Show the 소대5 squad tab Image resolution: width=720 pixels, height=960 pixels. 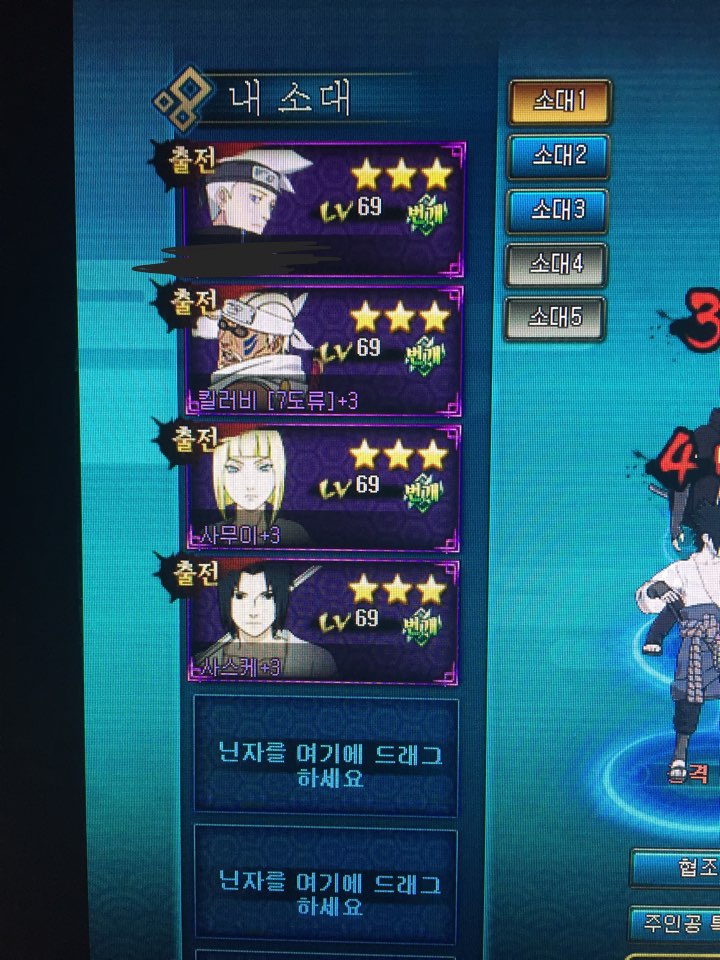click(x=554, y=319)
